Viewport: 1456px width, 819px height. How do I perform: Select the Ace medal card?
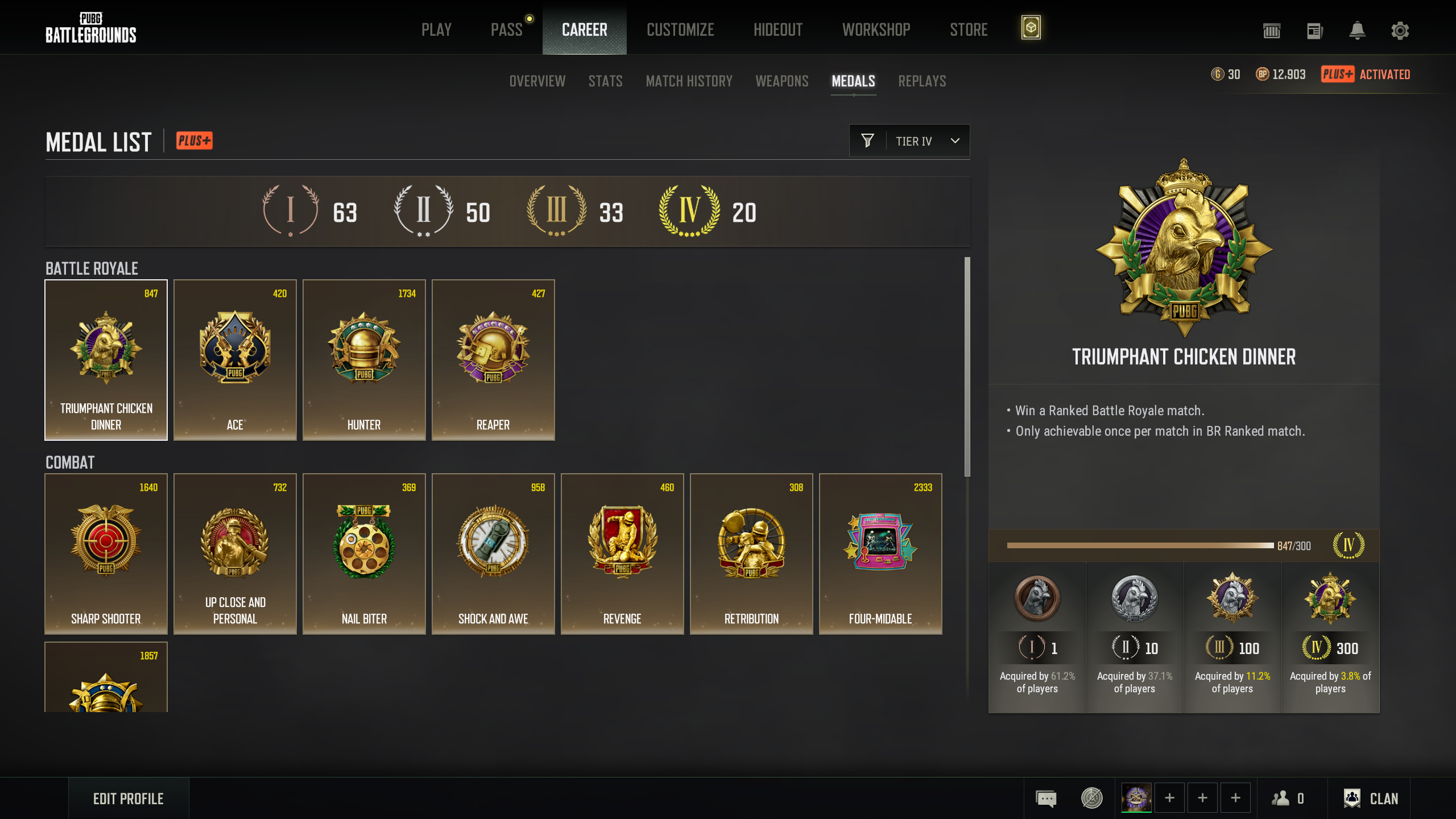coord(235,360)
